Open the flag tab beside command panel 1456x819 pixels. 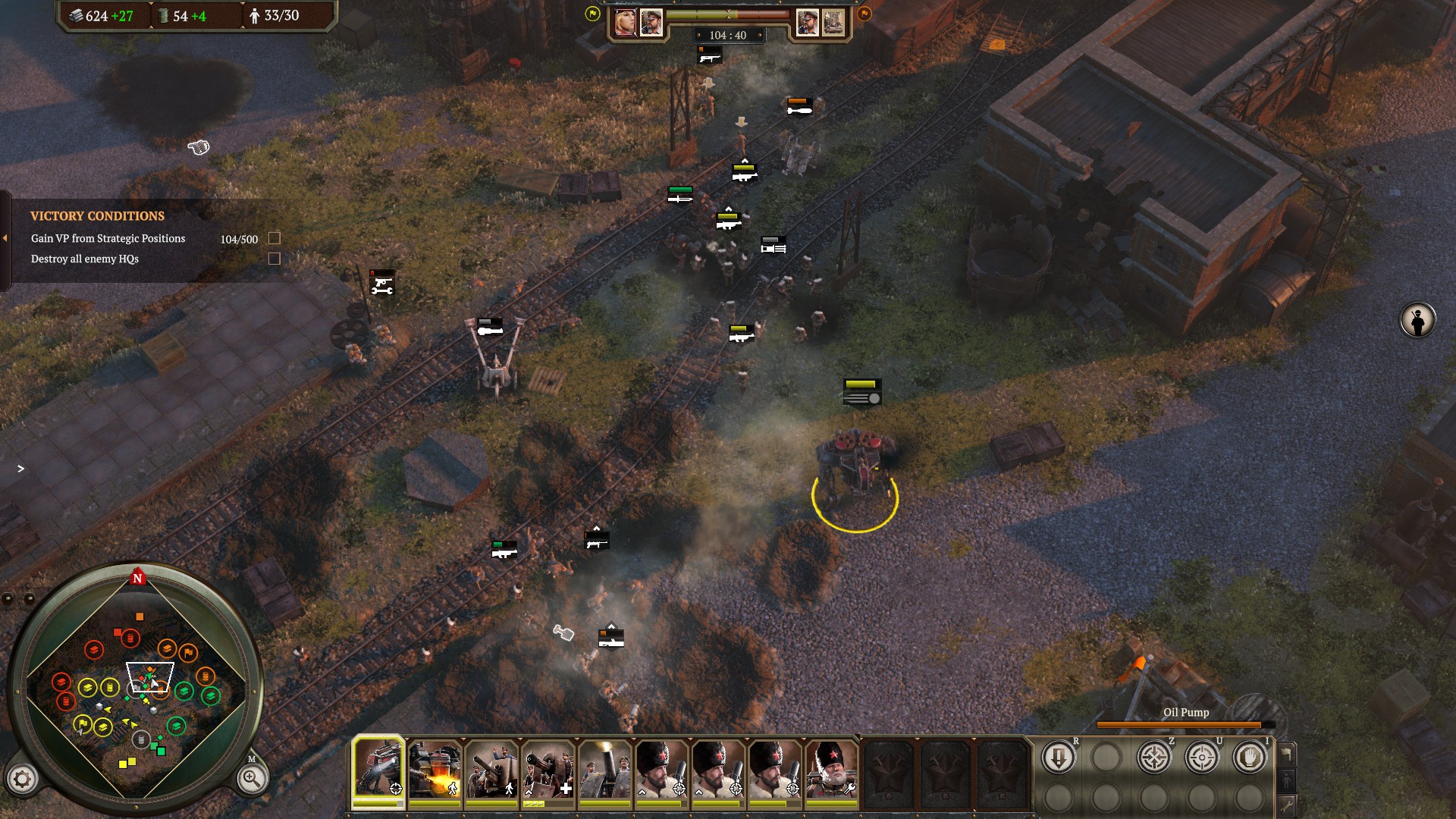(1287, 753)
